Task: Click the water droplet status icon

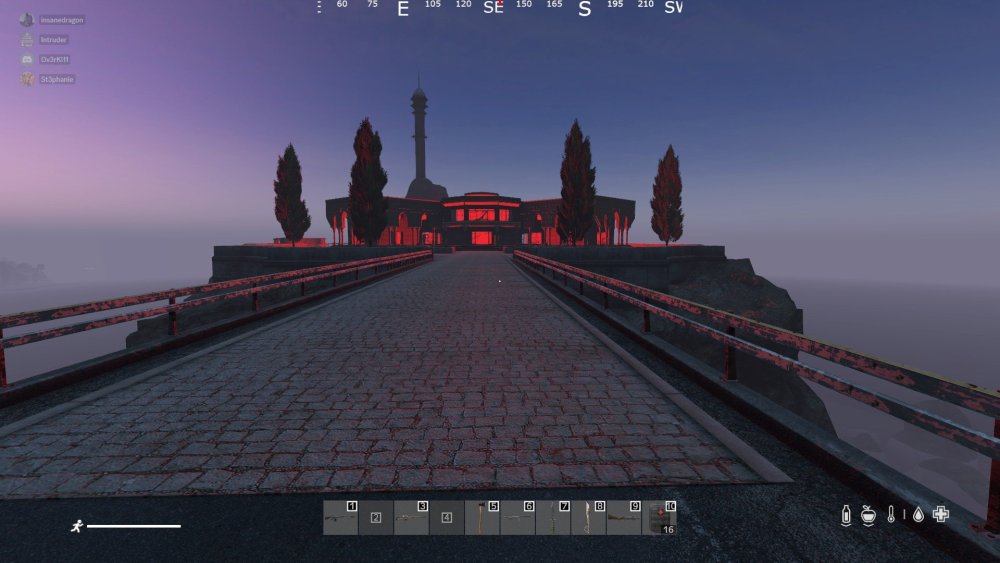Action: point(918,515)
